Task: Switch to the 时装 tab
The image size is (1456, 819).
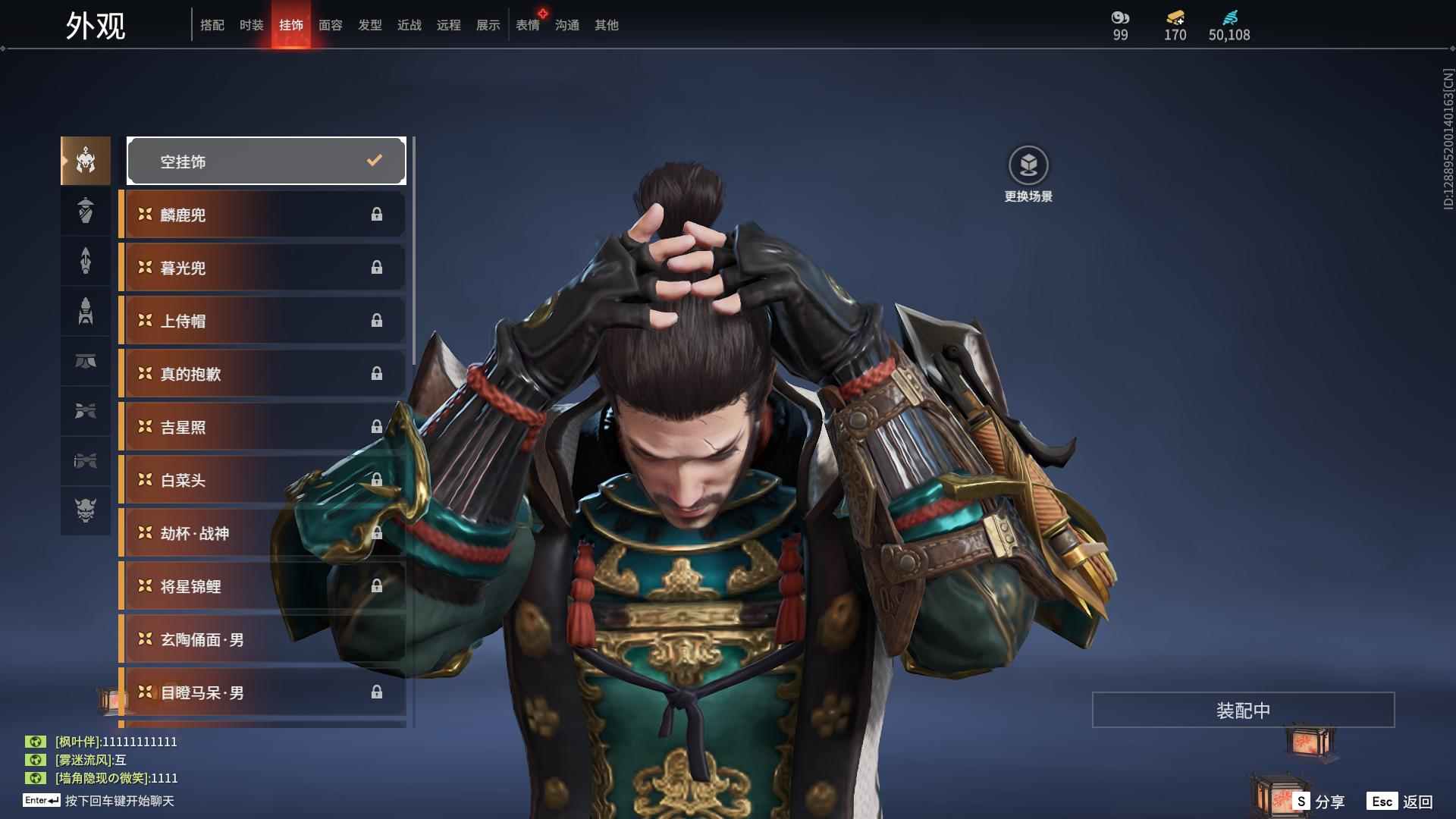Action: 252,25
